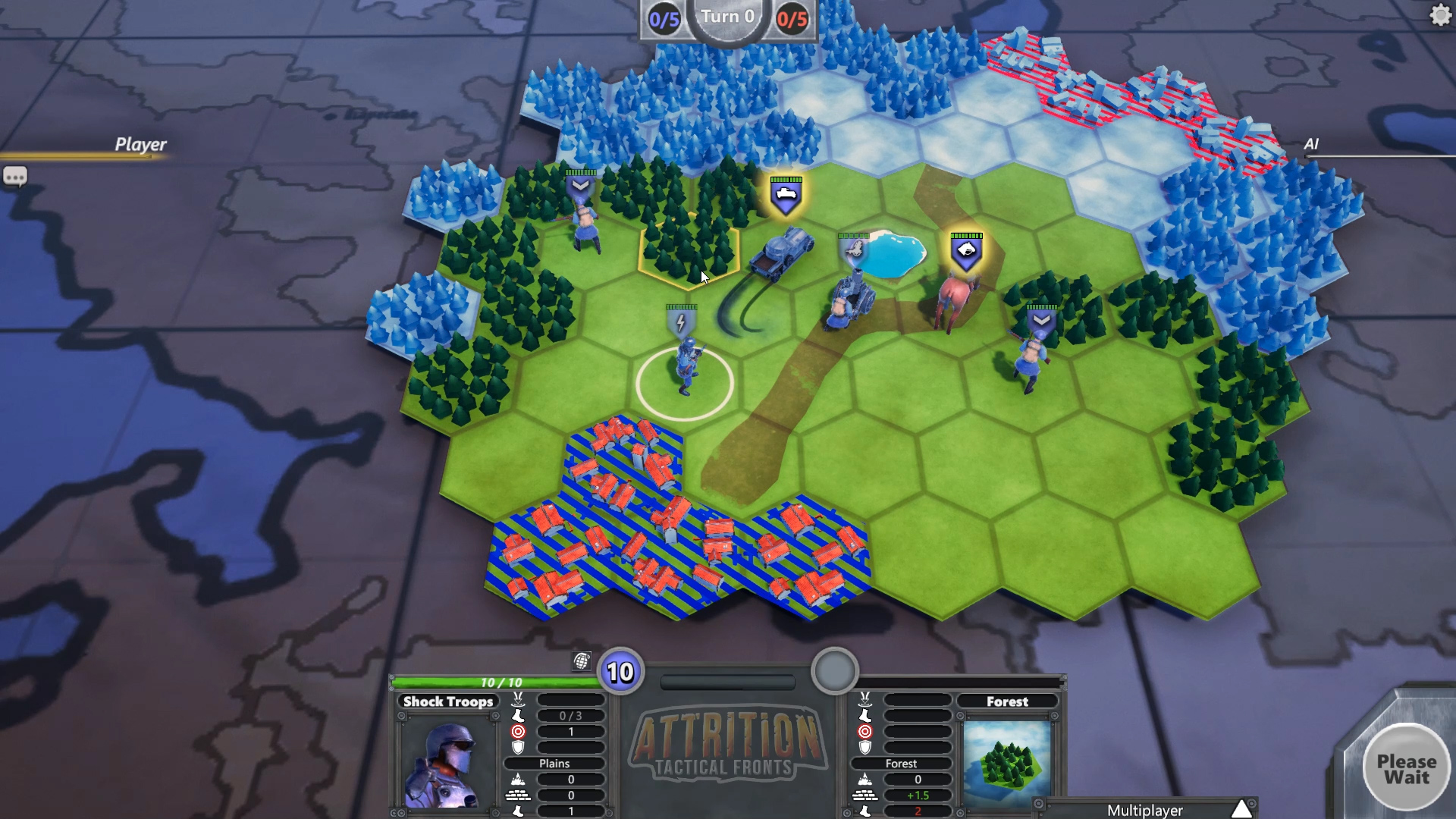
Task: Click the Shock Troops soldier portrait
Action: tap(446, 762)
